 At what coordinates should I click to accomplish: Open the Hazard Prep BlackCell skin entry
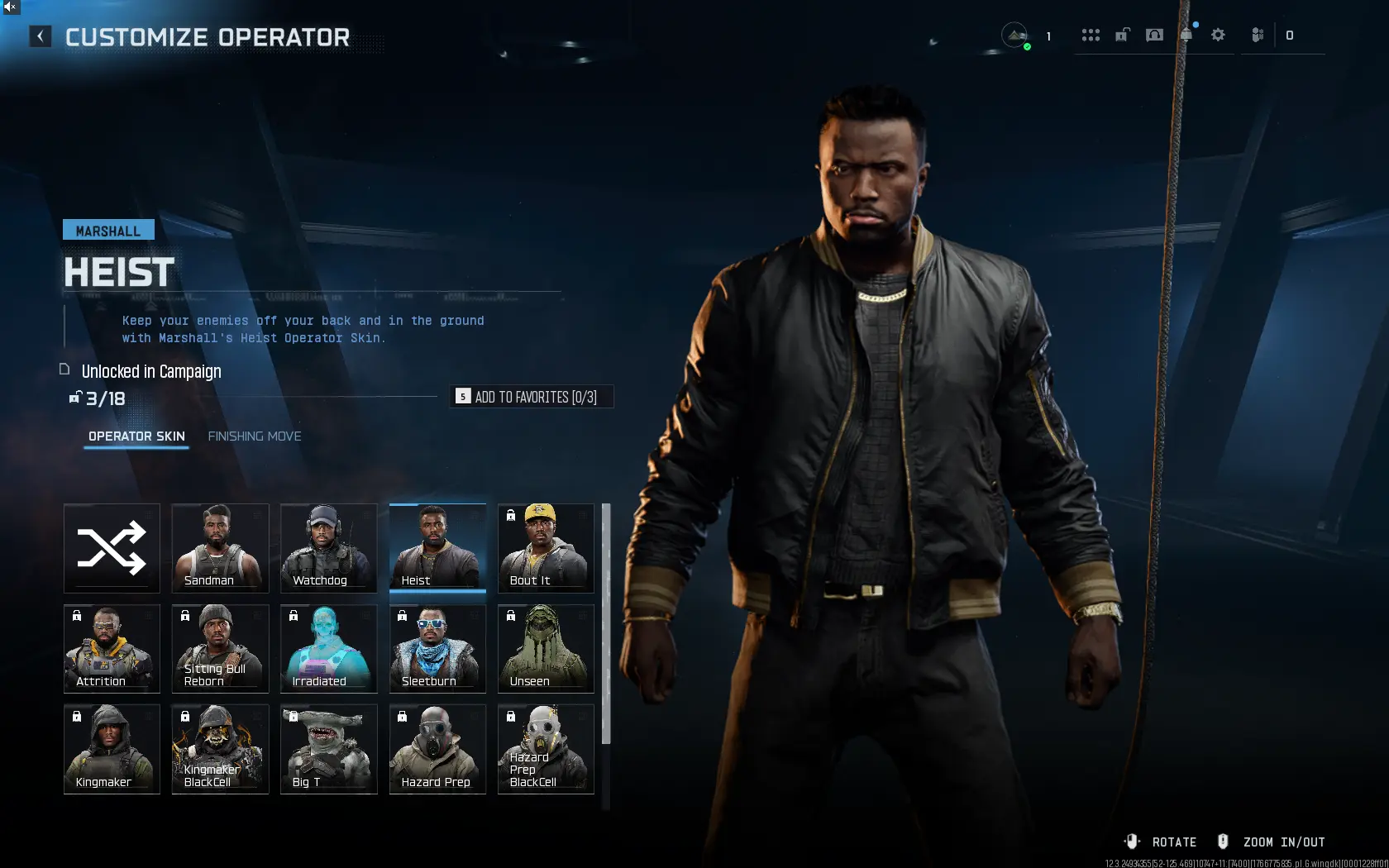545,749
